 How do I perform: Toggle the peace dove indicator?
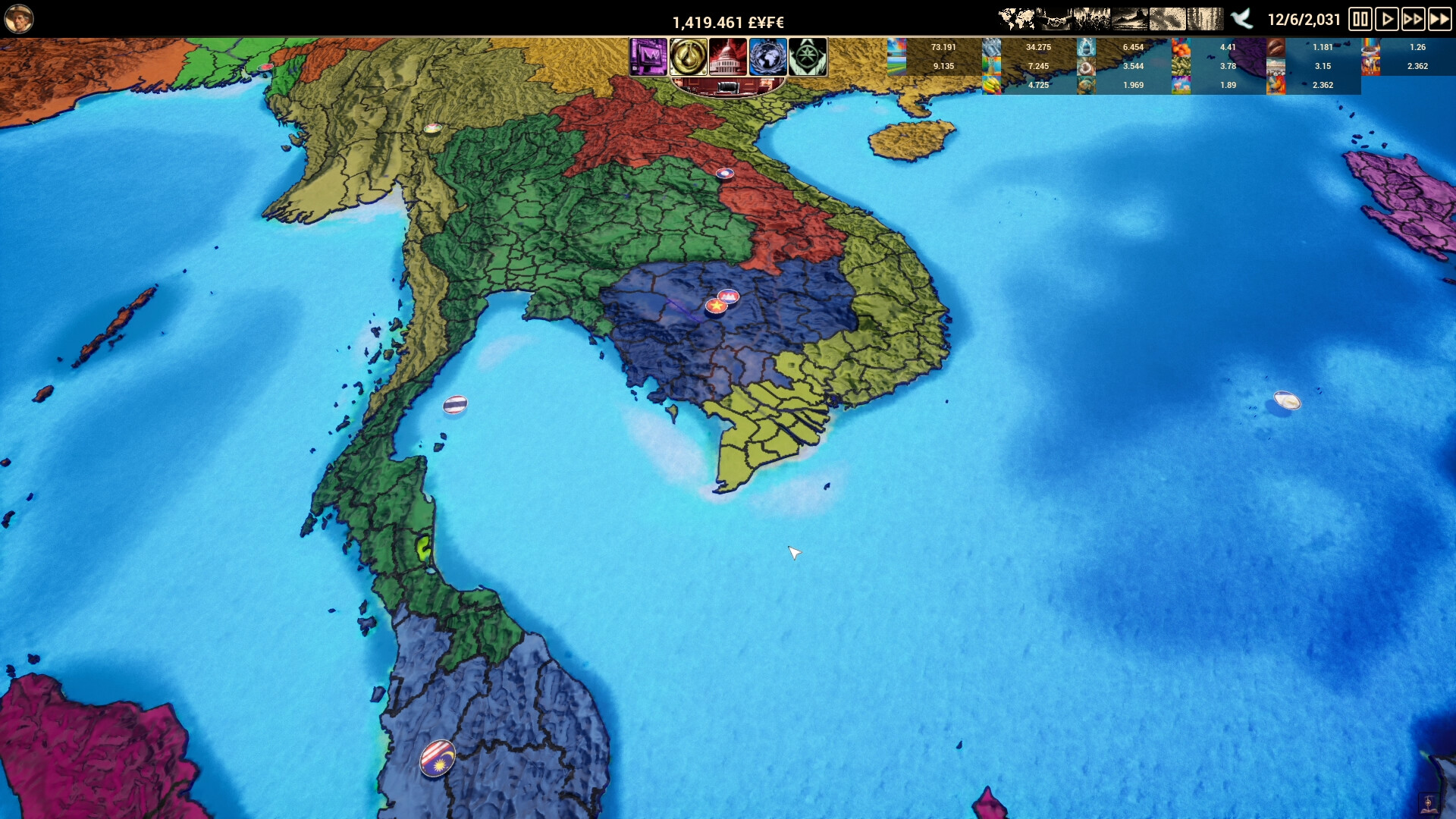(x=1241, y=19)
